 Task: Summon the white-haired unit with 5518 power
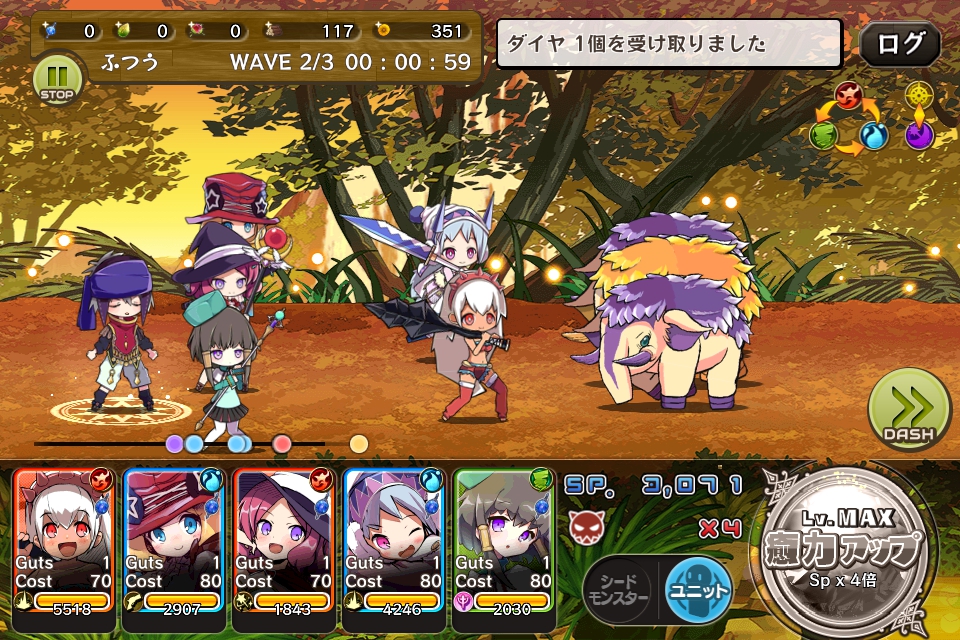pyautogui.click(x=64, y=538)
